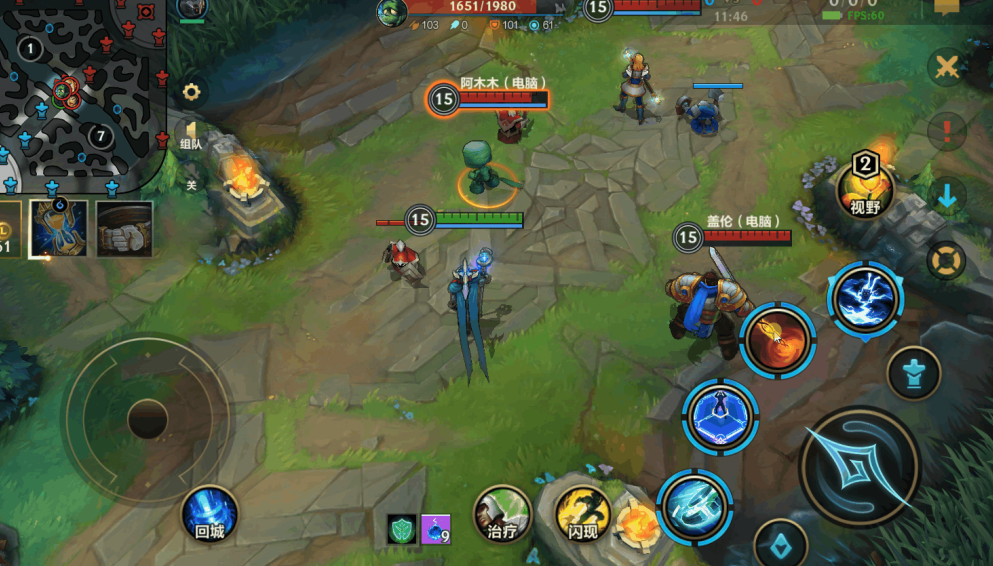Open settings via the gear icon

[190, 93]
